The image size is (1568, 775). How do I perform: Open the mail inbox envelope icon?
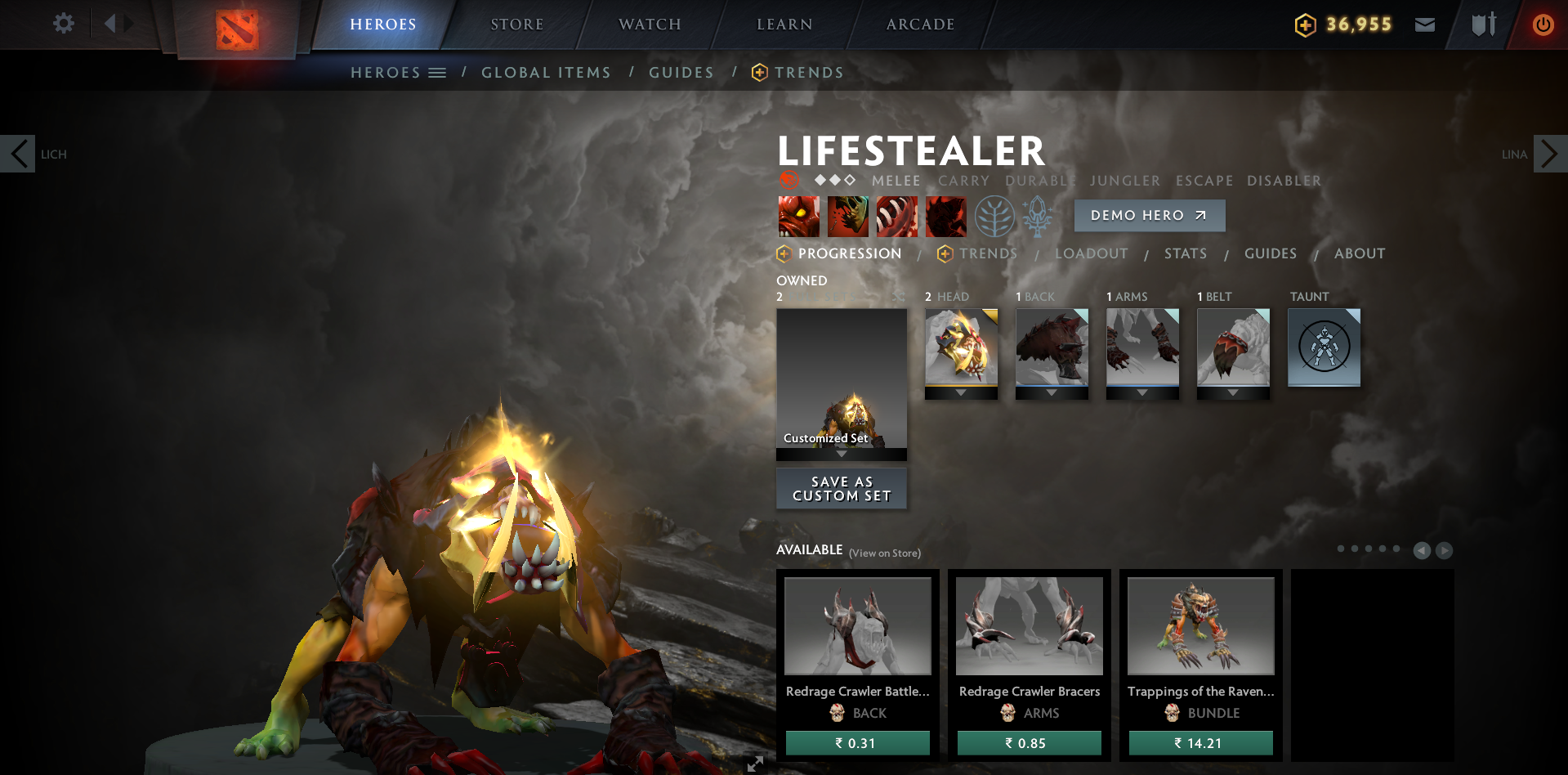click(x=1424, y=24)
